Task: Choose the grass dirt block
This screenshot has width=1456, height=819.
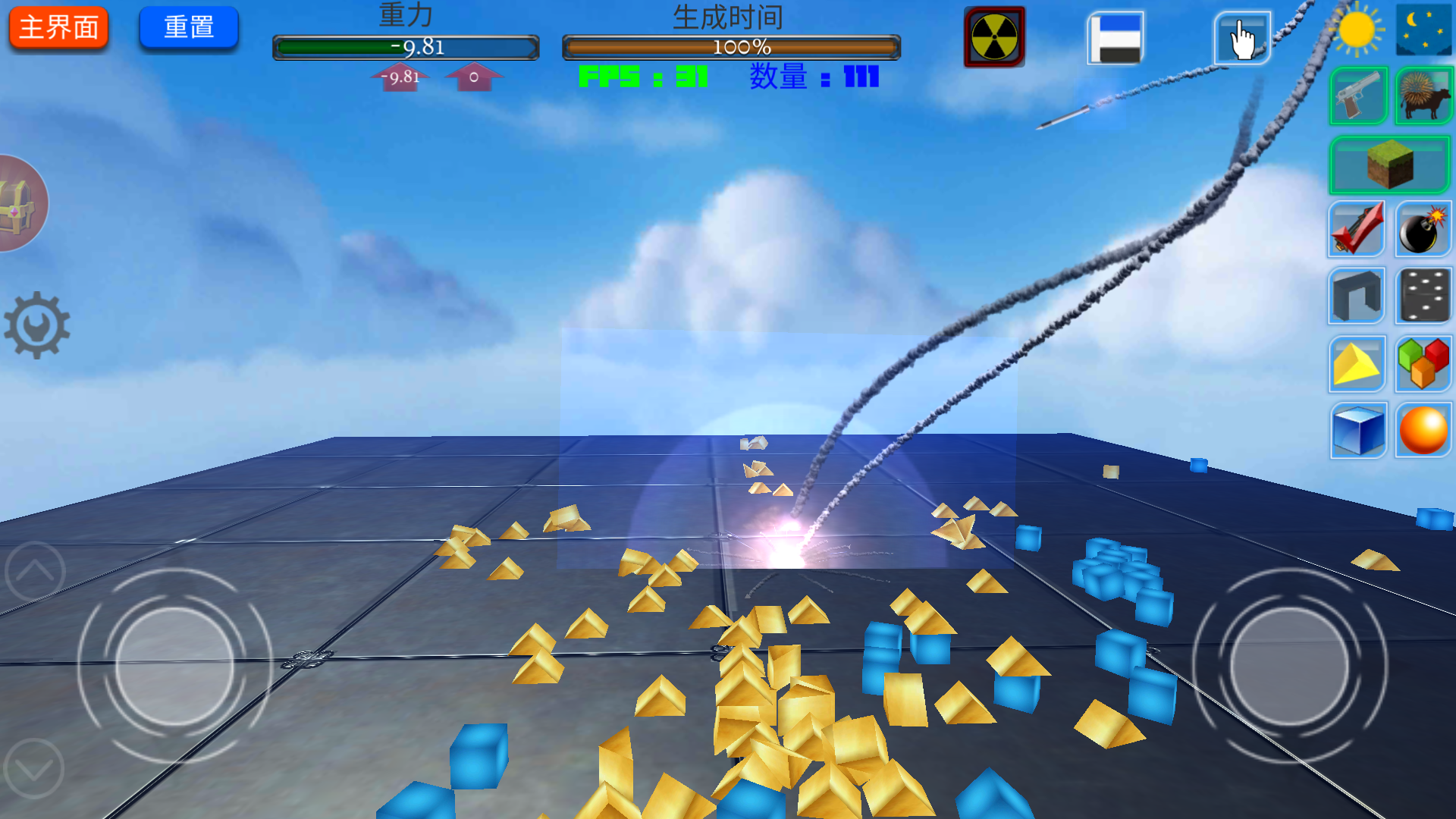Action: (x=1389, y=165)
